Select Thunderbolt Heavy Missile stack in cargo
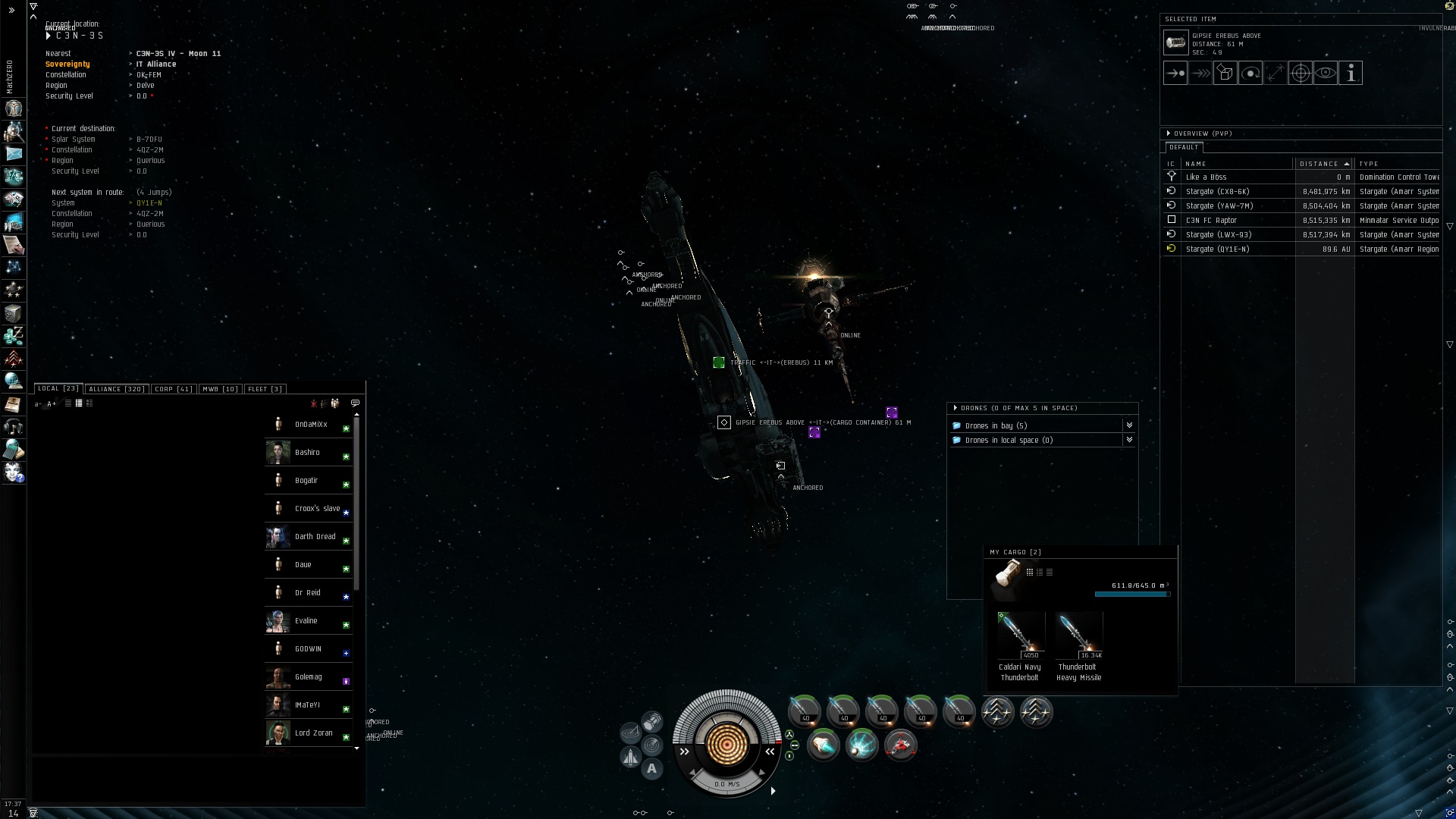The image size is (1456, 819). 1078,637
